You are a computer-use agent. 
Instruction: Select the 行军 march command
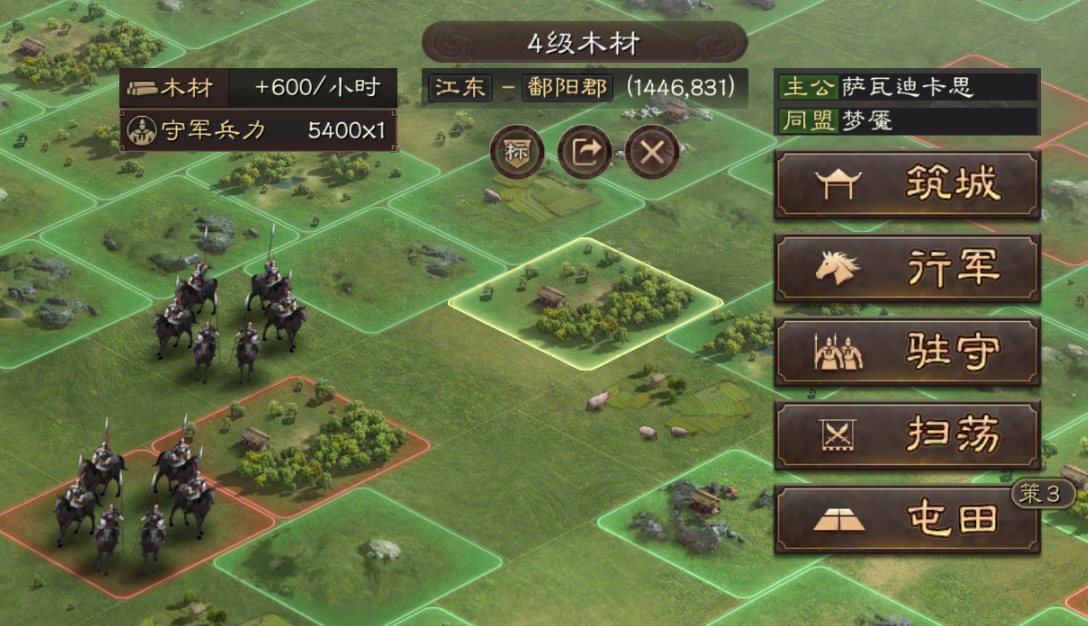(x=907, y=268)
